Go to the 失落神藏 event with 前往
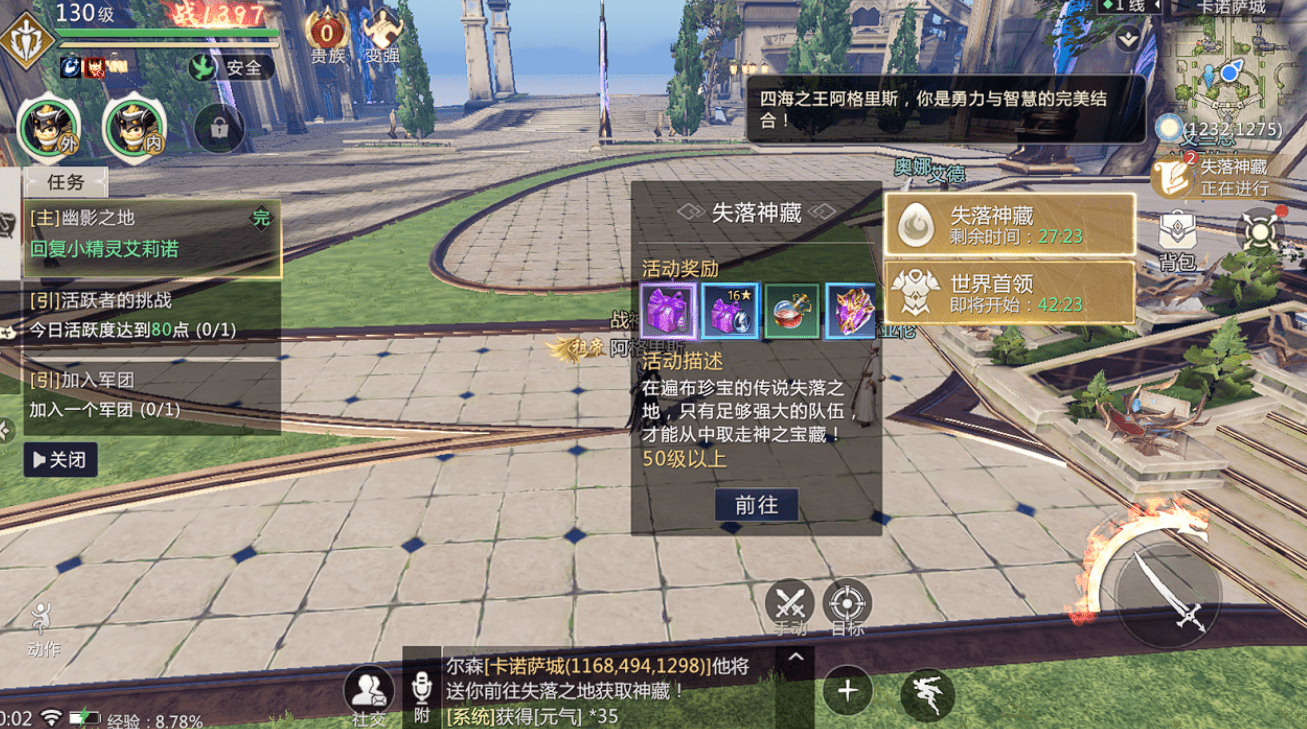This screenshot has height=729, width=1307. coord(756,505)
